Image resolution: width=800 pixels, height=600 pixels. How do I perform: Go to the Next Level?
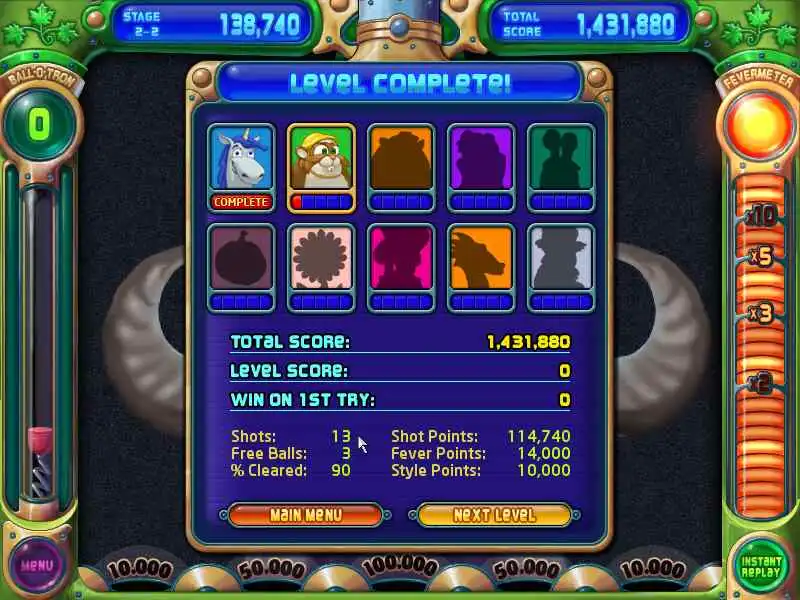[x=494, y=515]
